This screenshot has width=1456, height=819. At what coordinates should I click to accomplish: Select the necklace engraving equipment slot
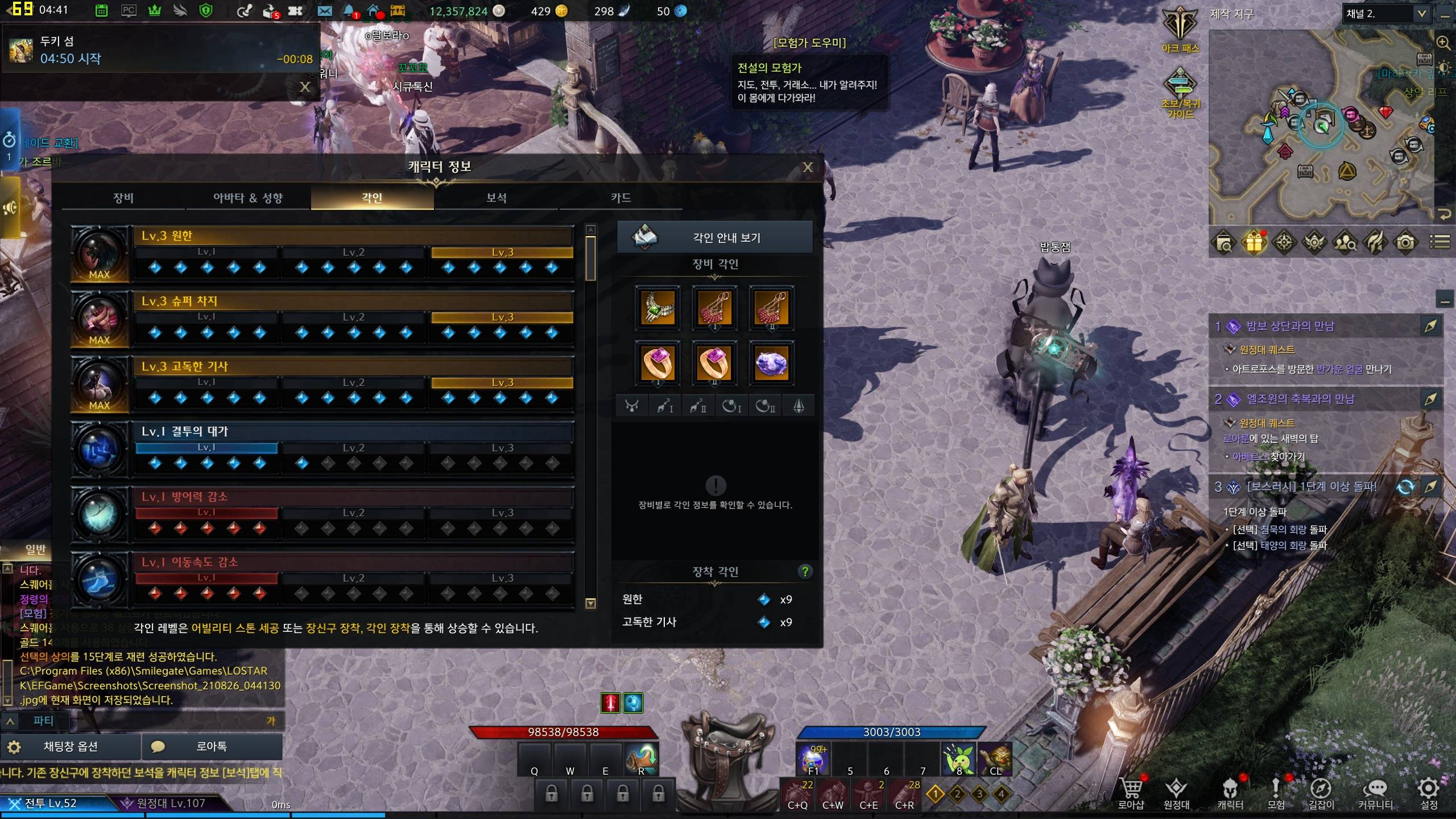click(657, 308)
